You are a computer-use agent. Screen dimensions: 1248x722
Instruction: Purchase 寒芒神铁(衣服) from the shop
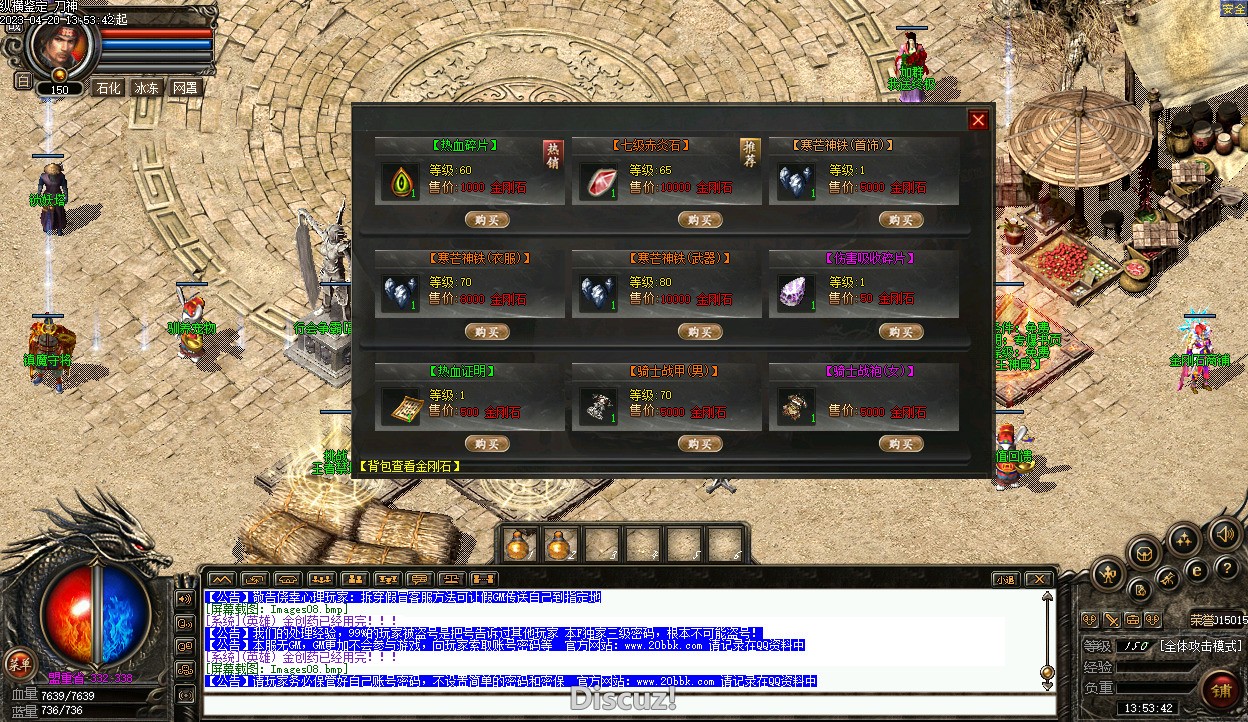(487, 332)
